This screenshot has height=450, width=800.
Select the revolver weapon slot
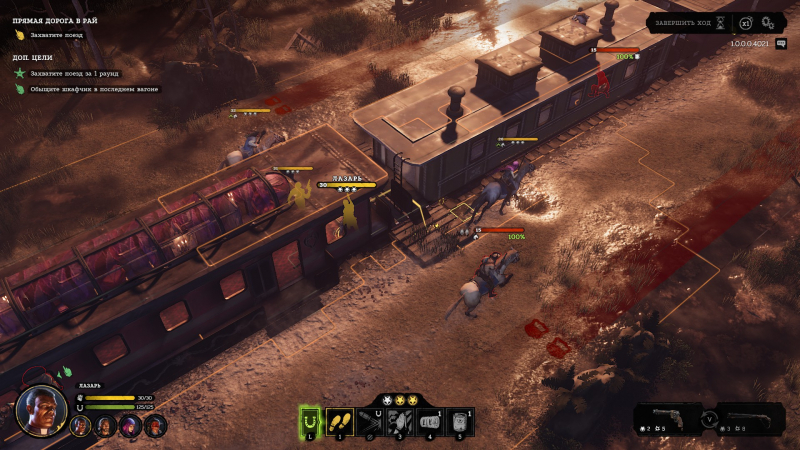(x=670, y=417)
